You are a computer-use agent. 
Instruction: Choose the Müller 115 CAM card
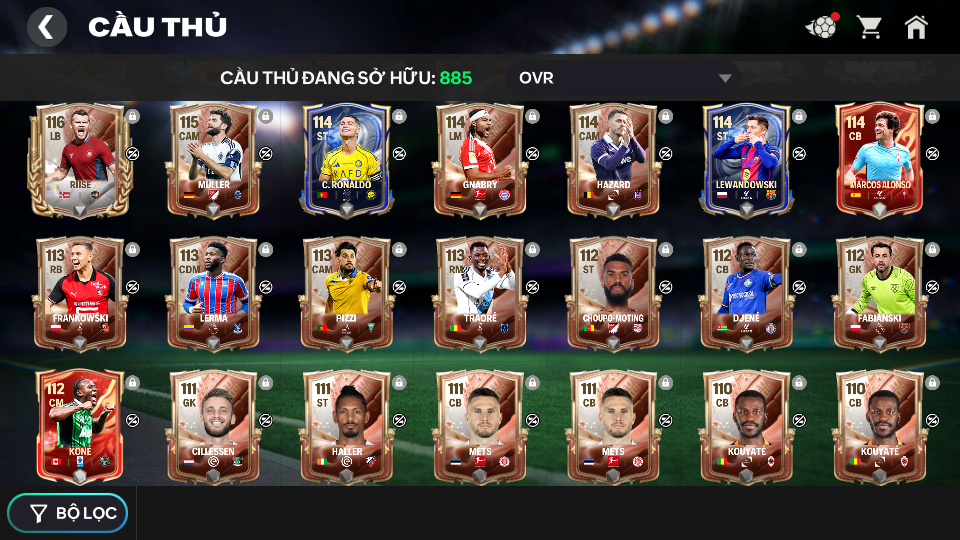pyautogui.click(x=213, y=158)
